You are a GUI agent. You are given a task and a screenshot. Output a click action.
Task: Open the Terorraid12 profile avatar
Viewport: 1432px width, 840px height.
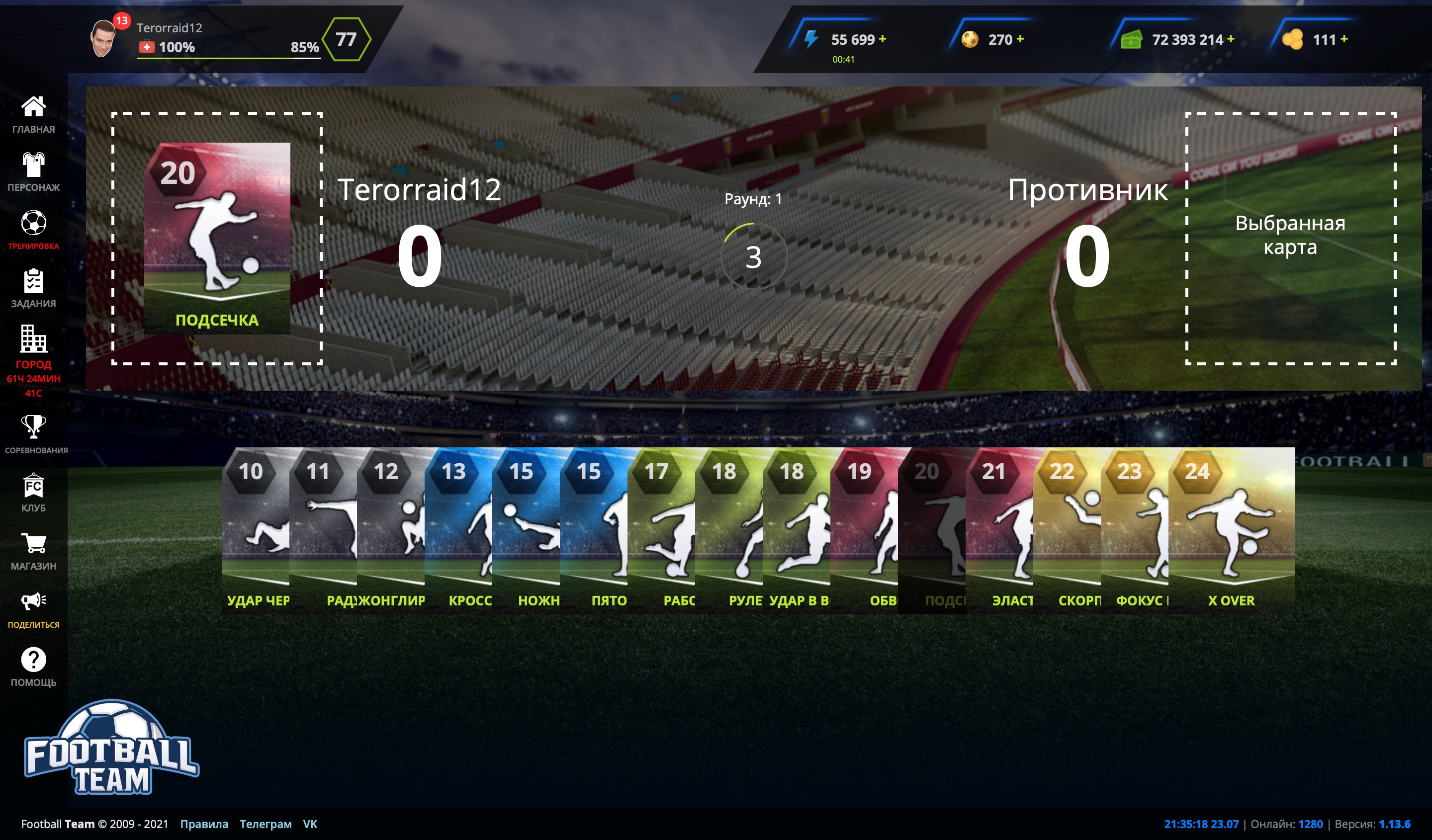pos(104,39)
